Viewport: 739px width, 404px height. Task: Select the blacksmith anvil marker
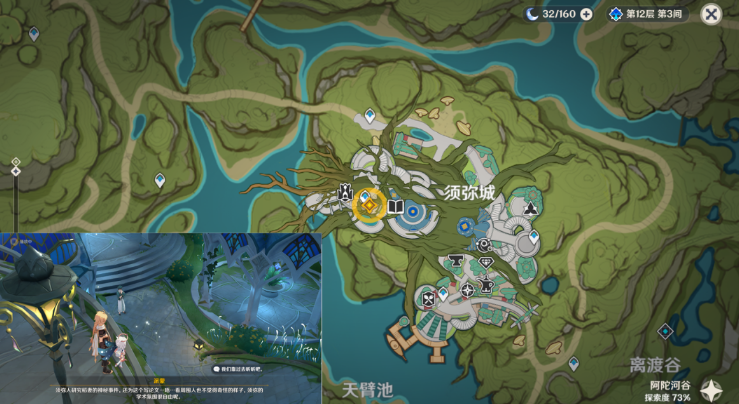[x=456, y=262]
